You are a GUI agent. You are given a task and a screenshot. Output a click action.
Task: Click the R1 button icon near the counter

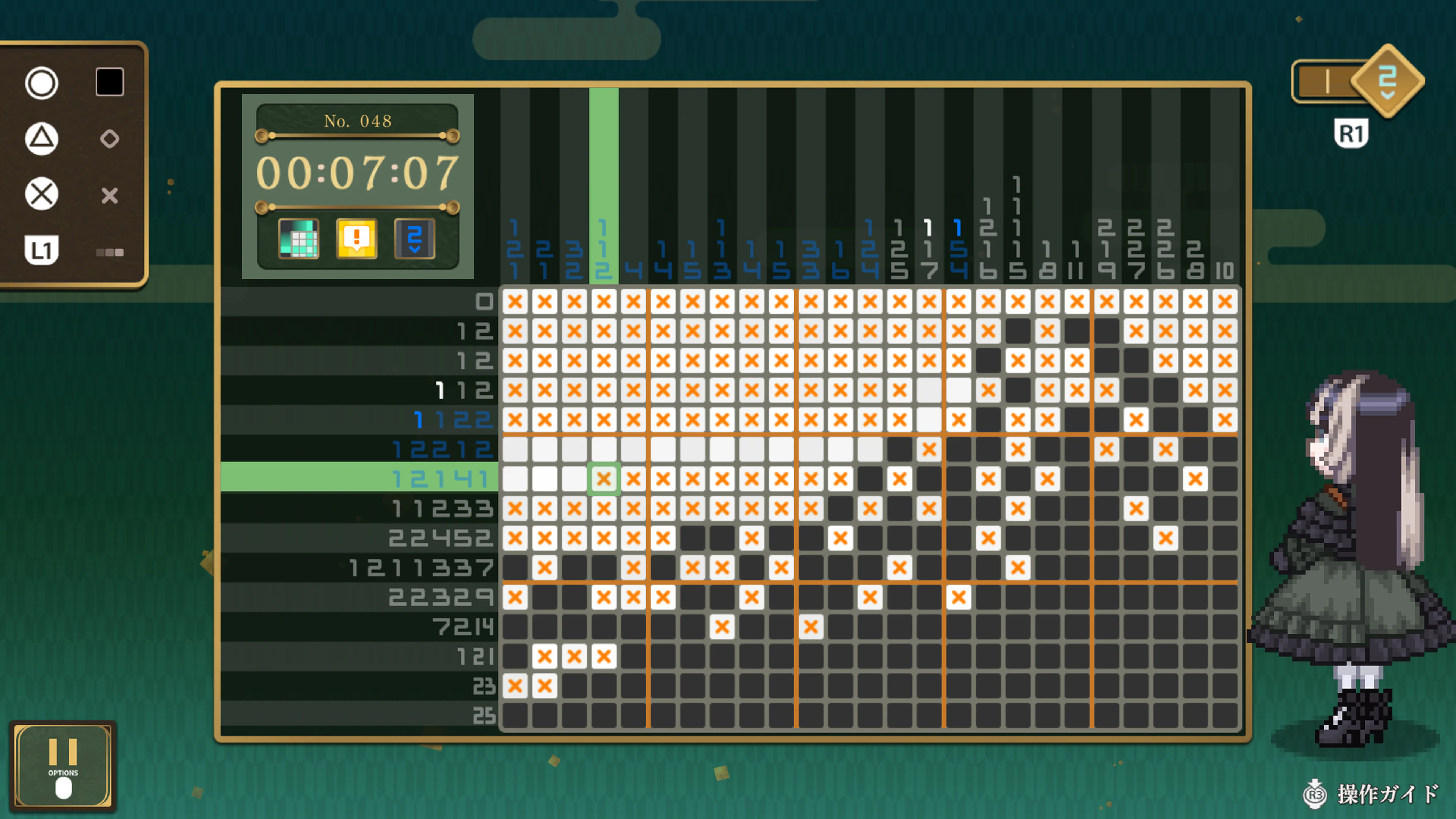click(x=1352, y=131)
